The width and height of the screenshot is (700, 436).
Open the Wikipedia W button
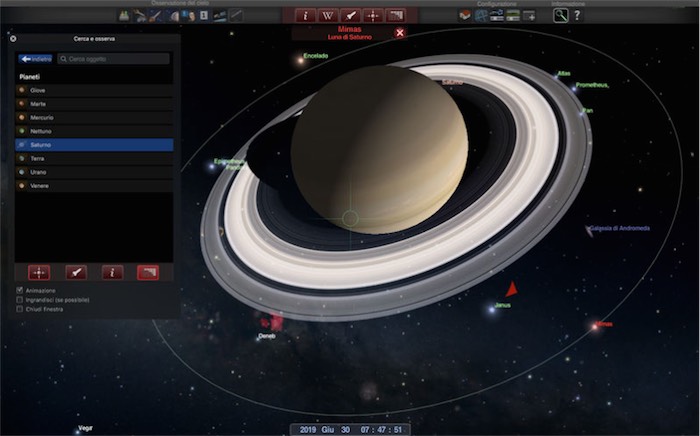tap(326, 15)
